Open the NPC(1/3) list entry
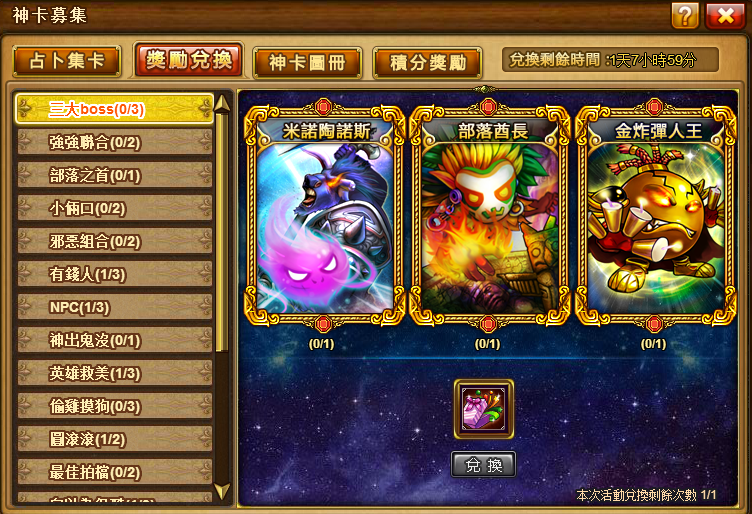The height and width of the screenshot is (514, 752). [113, 307]
